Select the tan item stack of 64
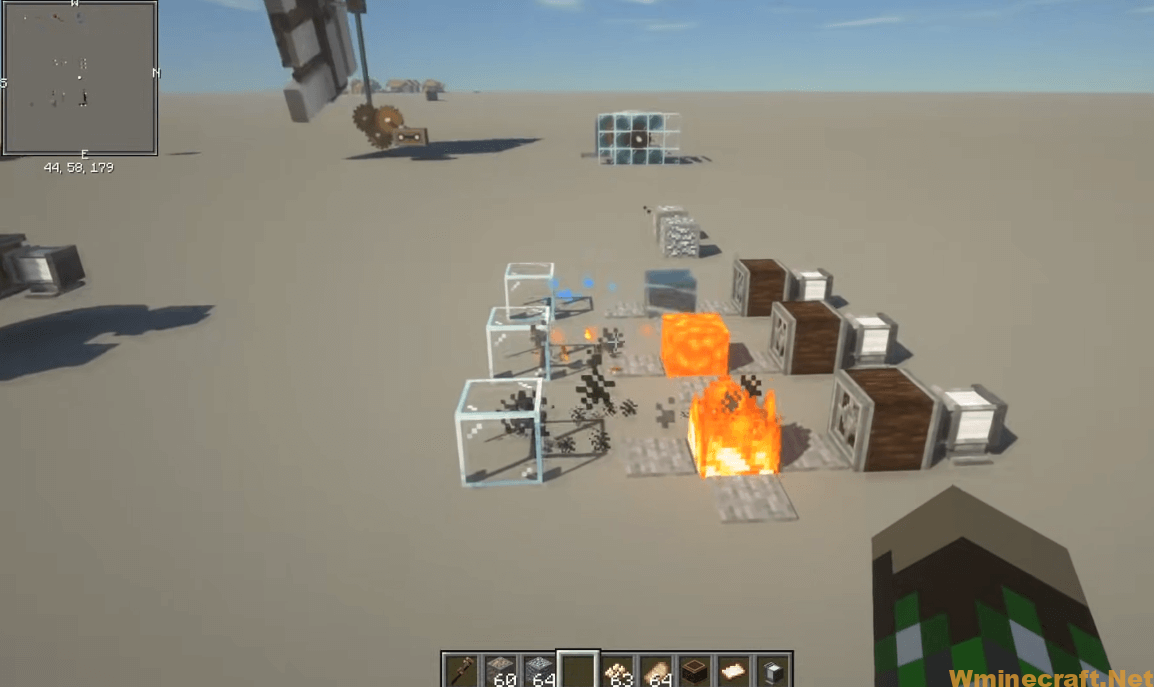Image resolution: width=1154 pixels, height=687 pixels. coord(656,670)
